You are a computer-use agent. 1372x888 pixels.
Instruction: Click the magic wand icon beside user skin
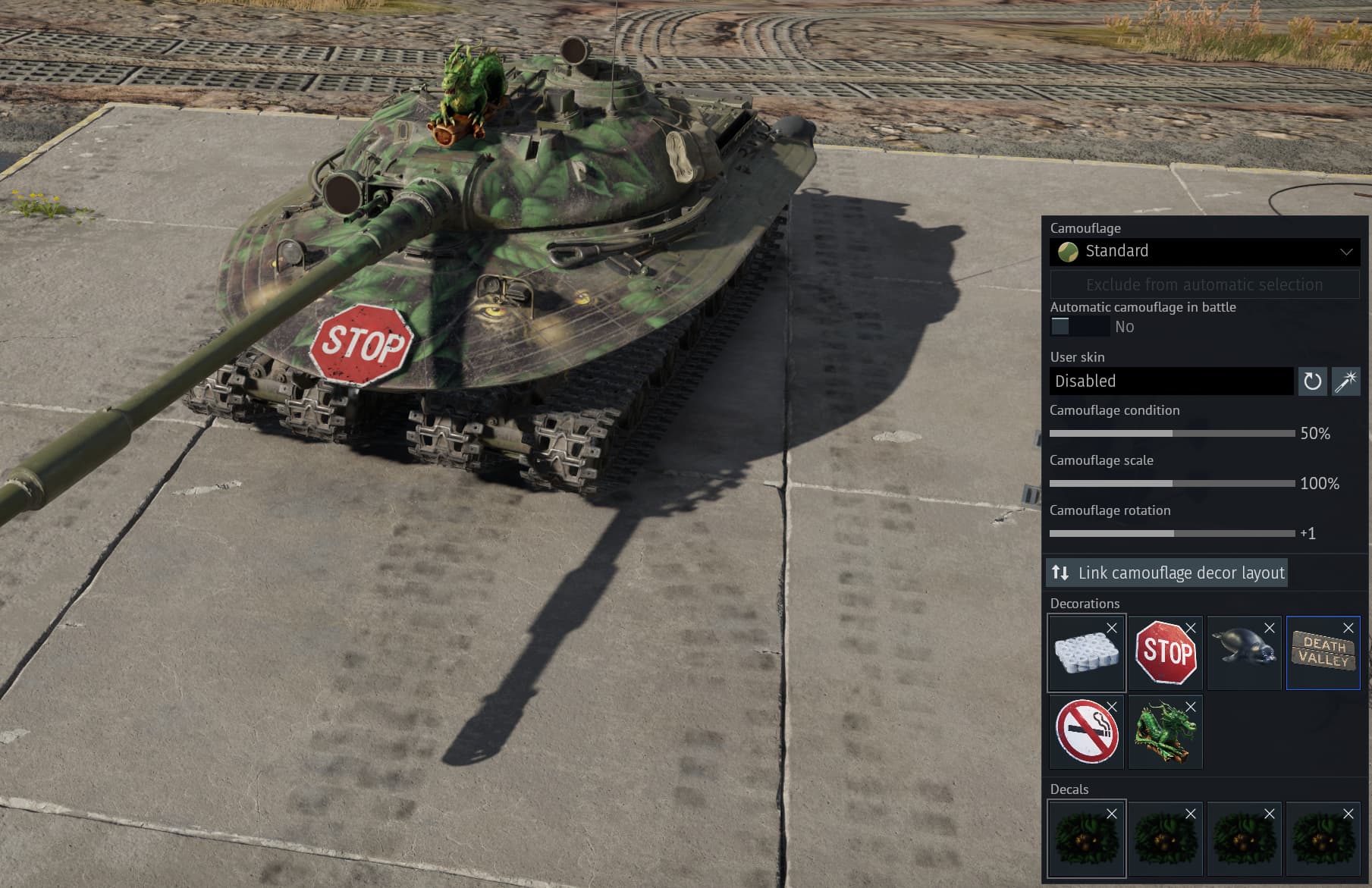click(1344, 381)
